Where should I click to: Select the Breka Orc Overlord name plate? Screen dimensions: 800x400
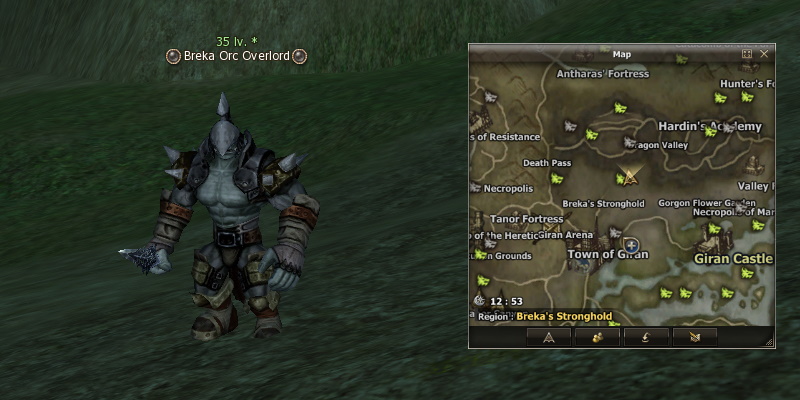[235, 57]
